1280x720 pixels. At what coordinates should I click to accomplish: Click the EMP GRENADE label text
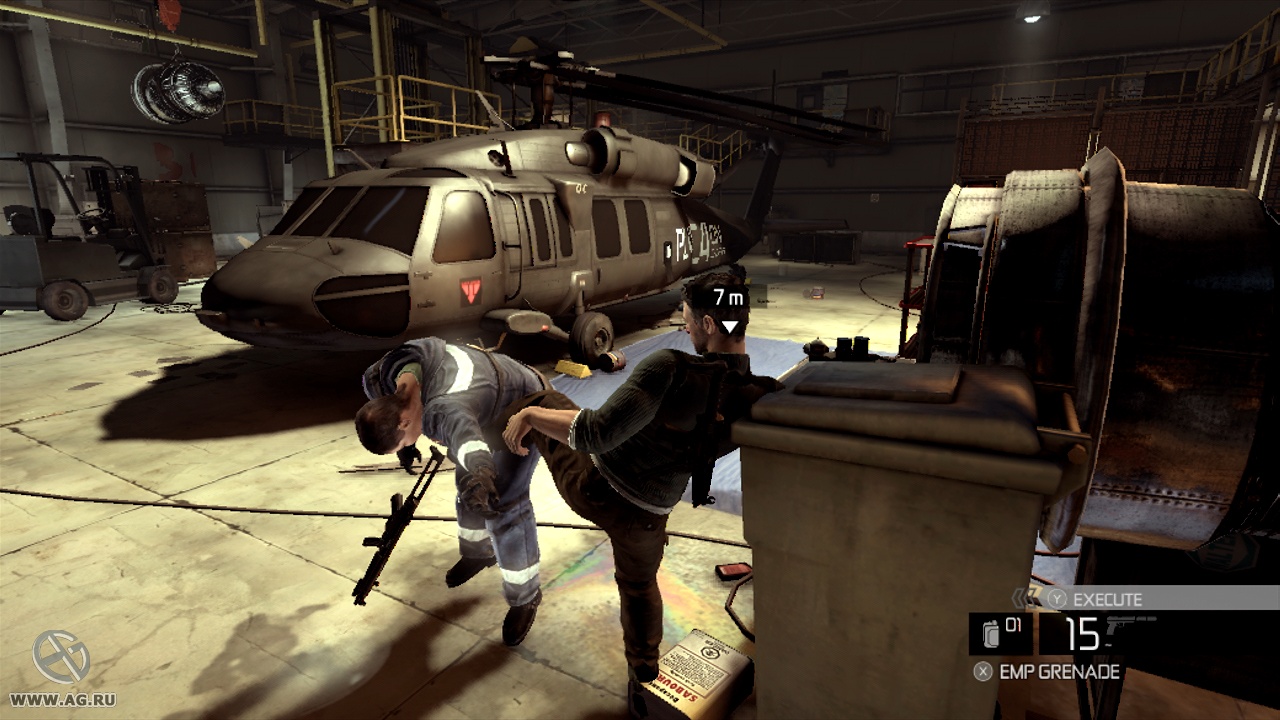pyautogui.click(x=1058, y=671)
